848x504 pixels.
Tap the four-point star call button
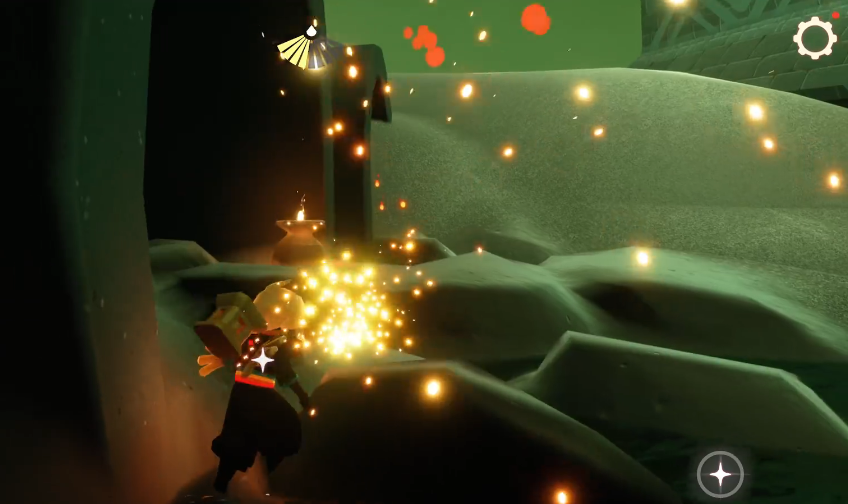pos(720,474)
